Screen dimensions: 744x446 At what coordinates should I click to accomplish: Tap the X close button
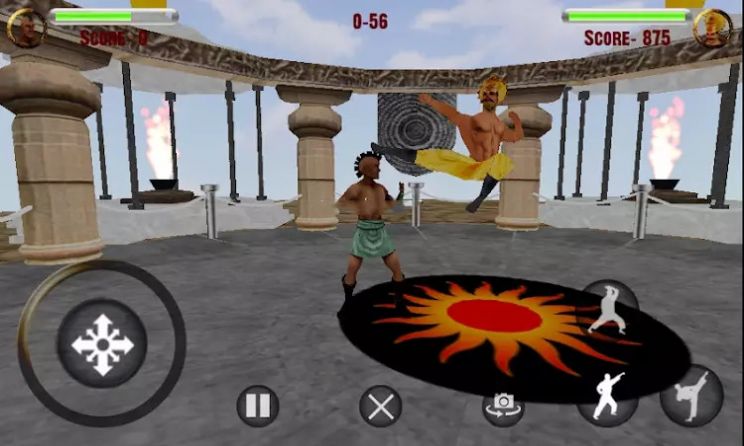[380, 406]
